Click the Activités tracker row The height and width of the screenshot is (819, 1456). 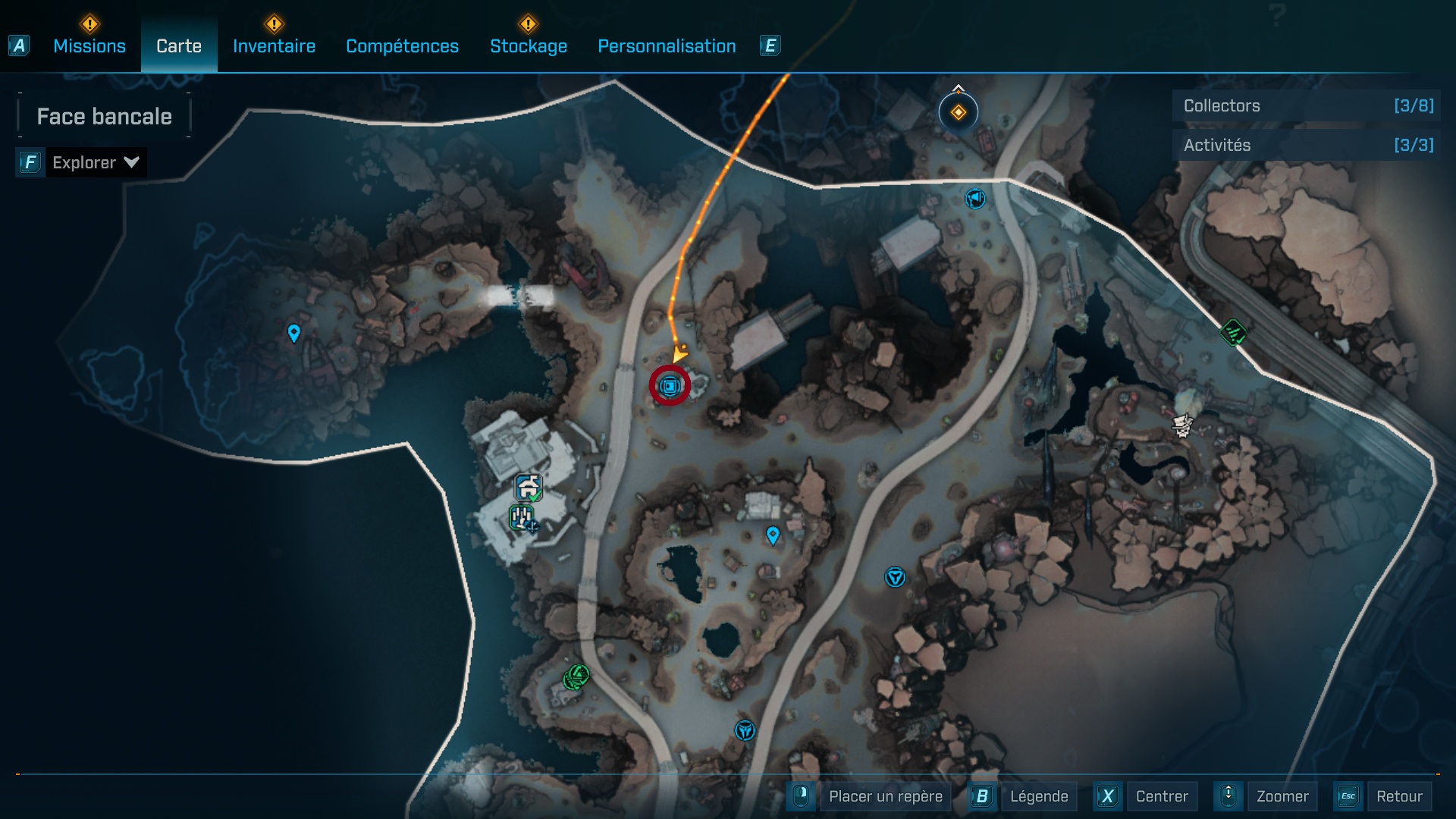1307,145
